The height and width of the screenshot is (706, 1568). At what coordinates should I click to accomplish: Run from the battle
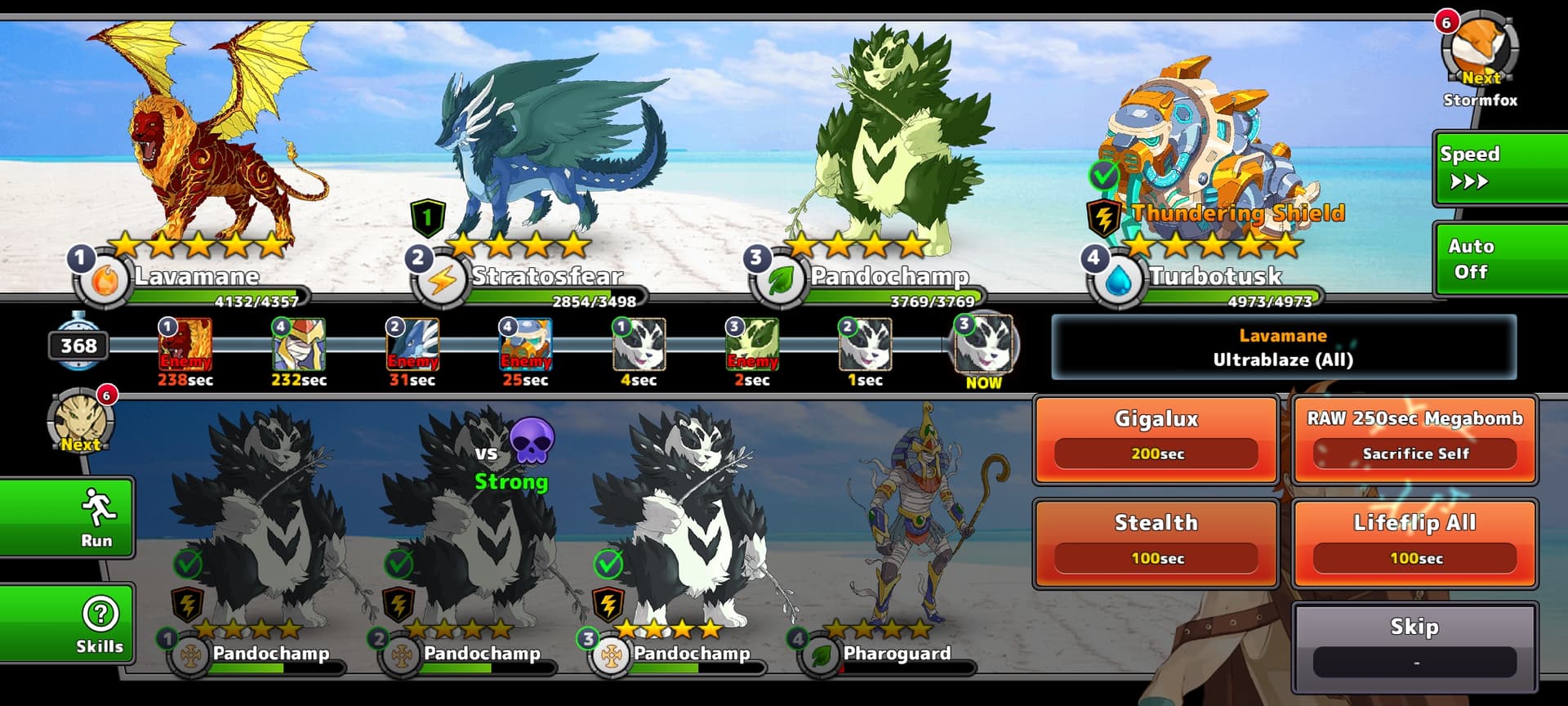(x=96, y=517)
